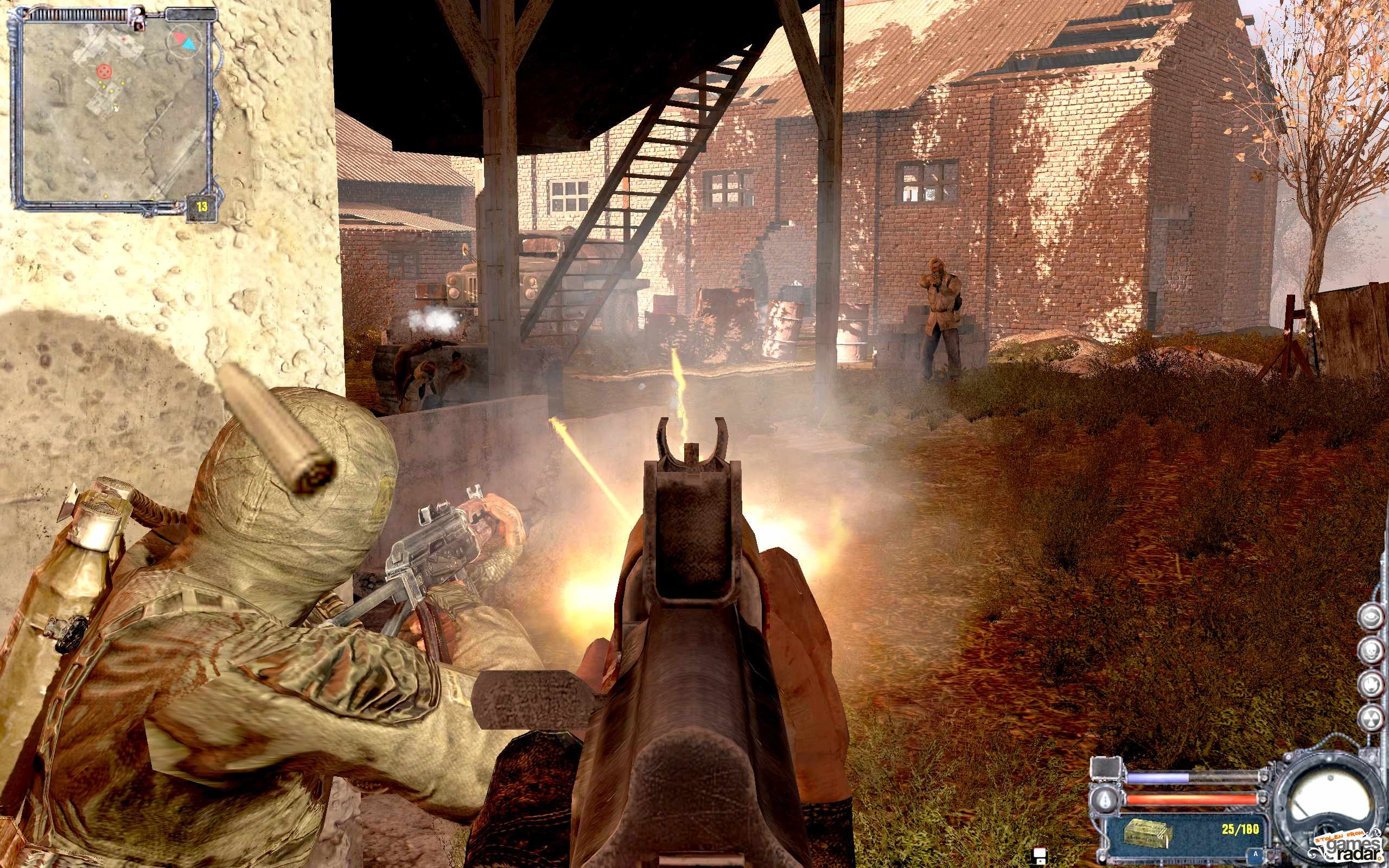The image size is (1389, 868).
Task: Select the red quest target marker on minimap
Action: (x=104, y=71)
